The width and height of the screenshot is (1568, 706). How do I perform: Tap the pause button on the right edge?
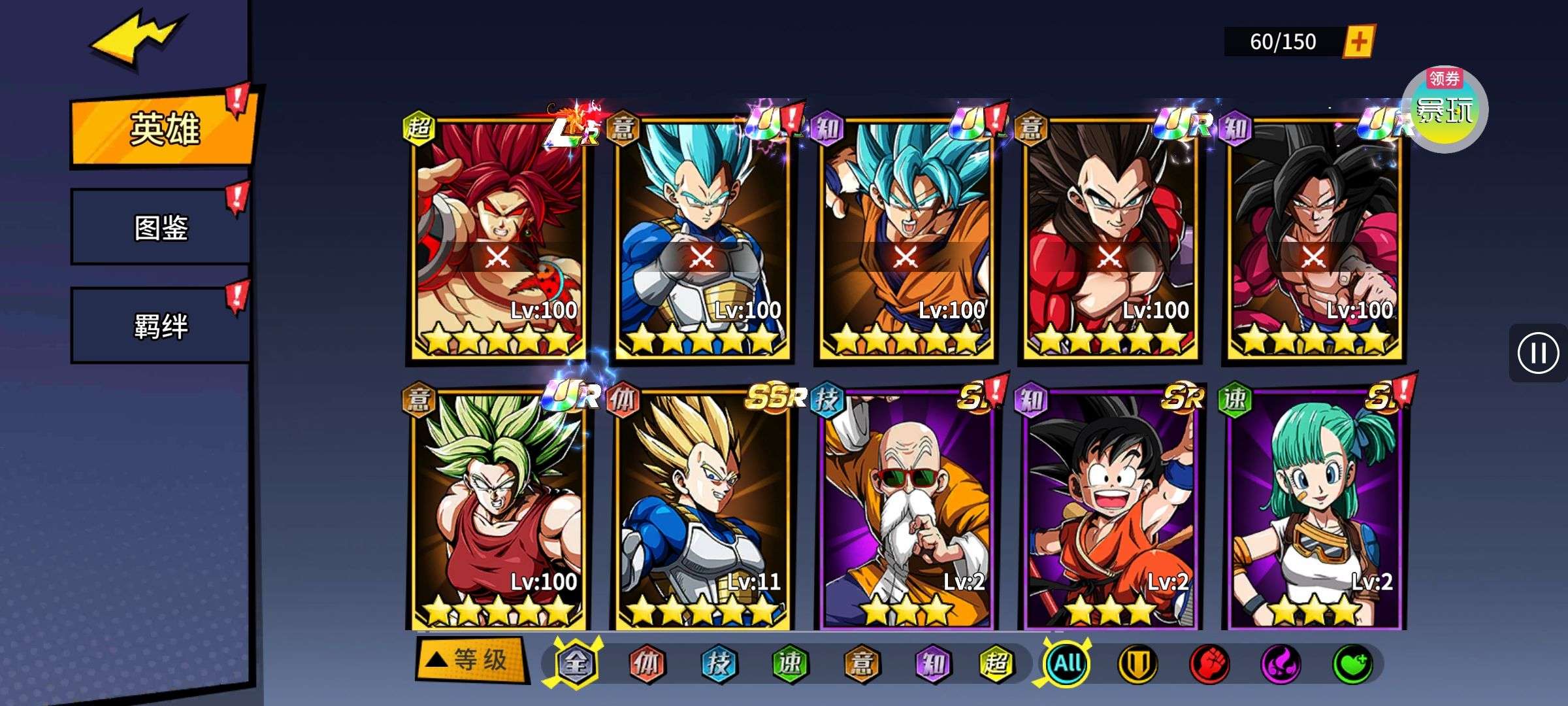(x=1537, y=353)
